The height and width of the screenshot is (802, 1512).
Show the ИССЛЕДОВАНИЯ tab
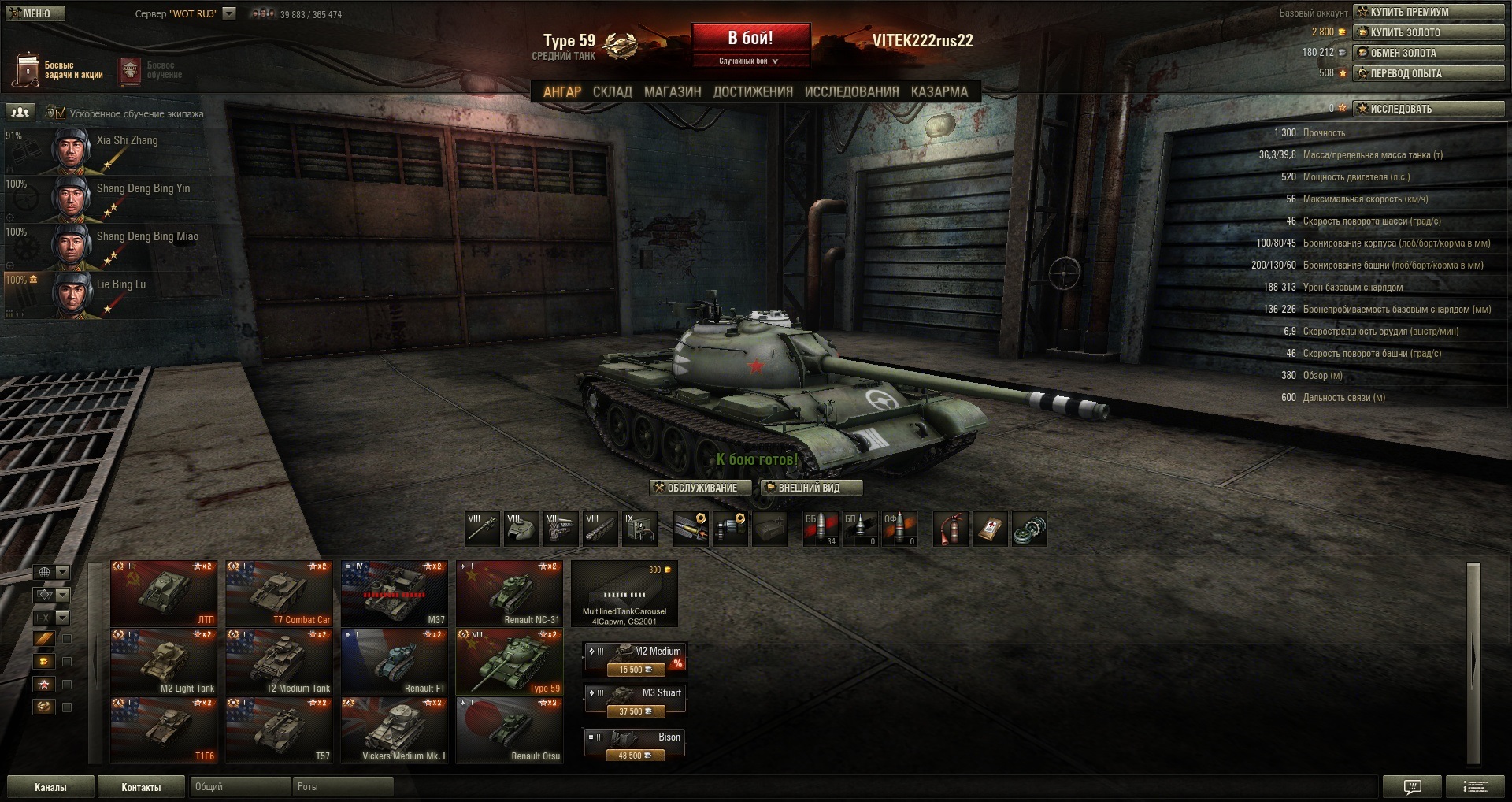(x=851, y=91)
